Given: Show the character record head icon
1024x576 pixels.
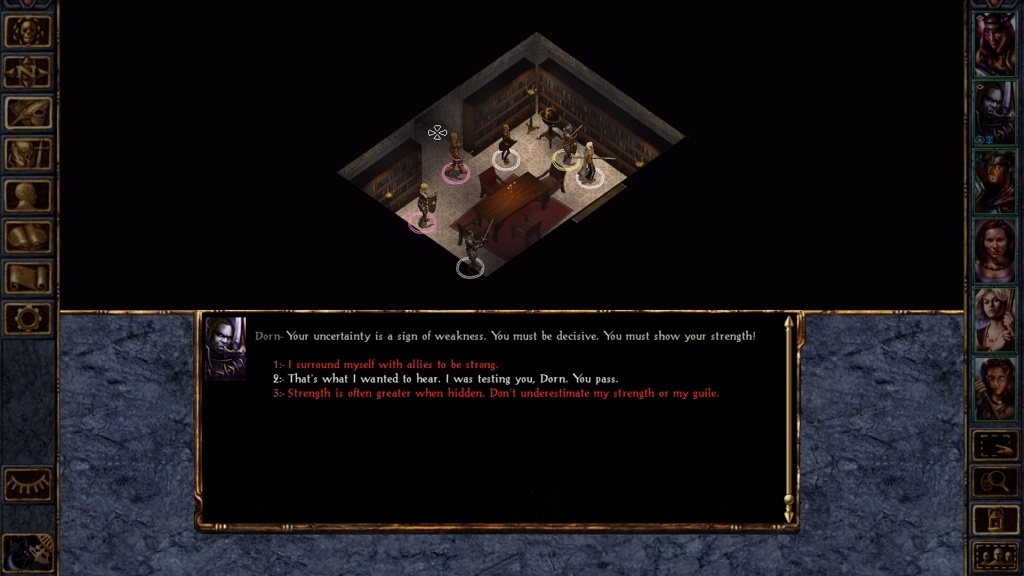Looking at the screenshot, I should point(28,195).
